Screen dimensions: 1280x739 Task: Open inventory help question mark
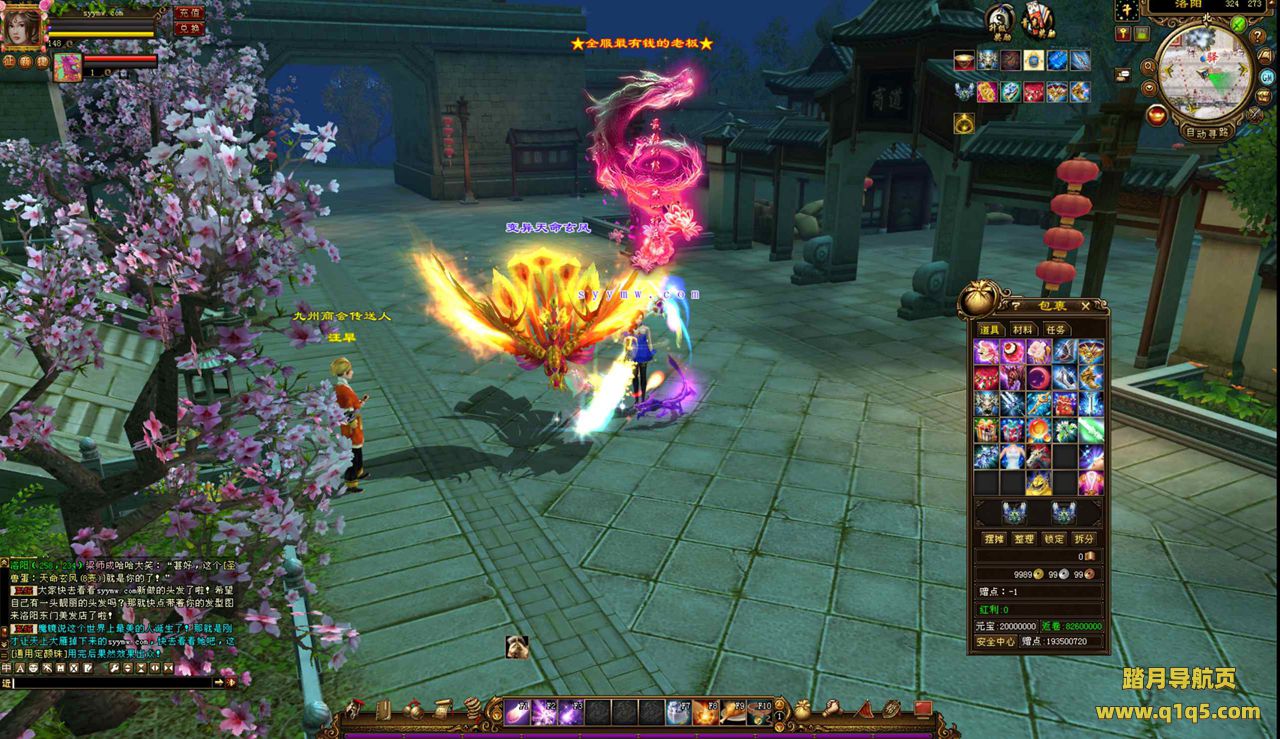coord(1016,306)
